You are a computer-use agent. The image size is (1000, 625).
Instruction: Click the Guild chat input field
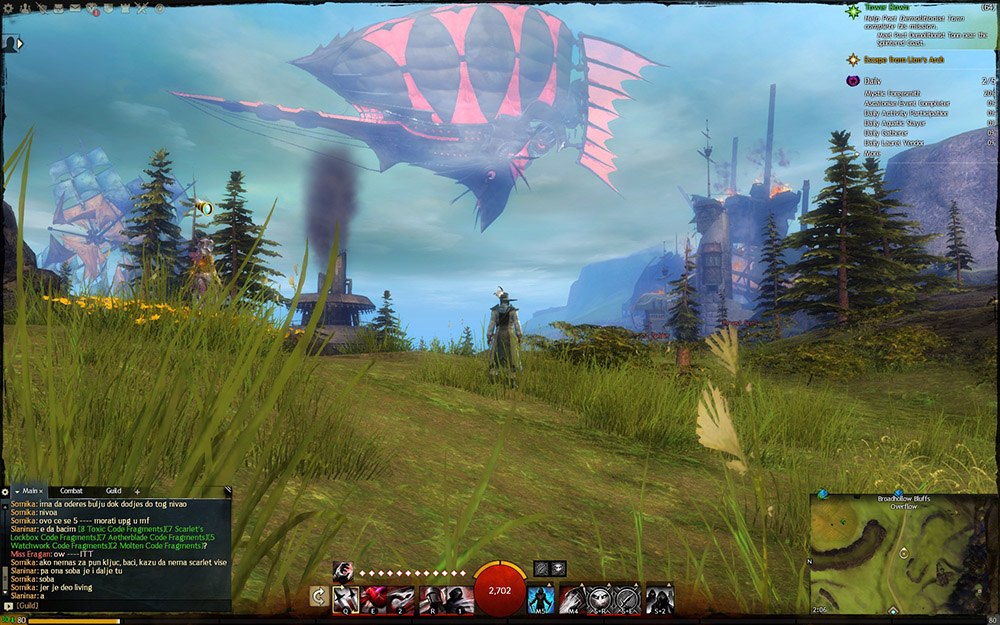coord(120,606)
